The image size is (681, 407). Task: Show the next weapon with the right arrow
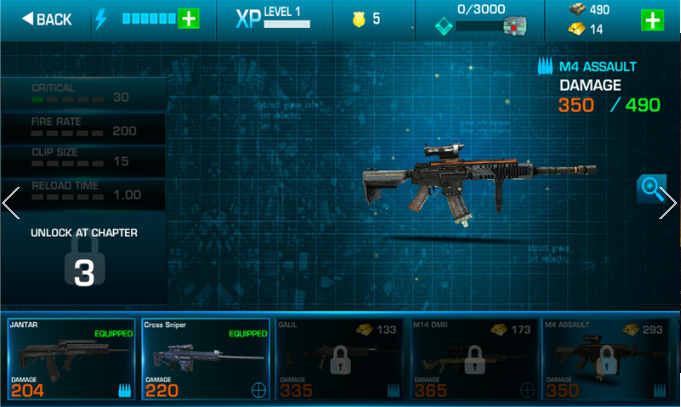tap(668, 203)
